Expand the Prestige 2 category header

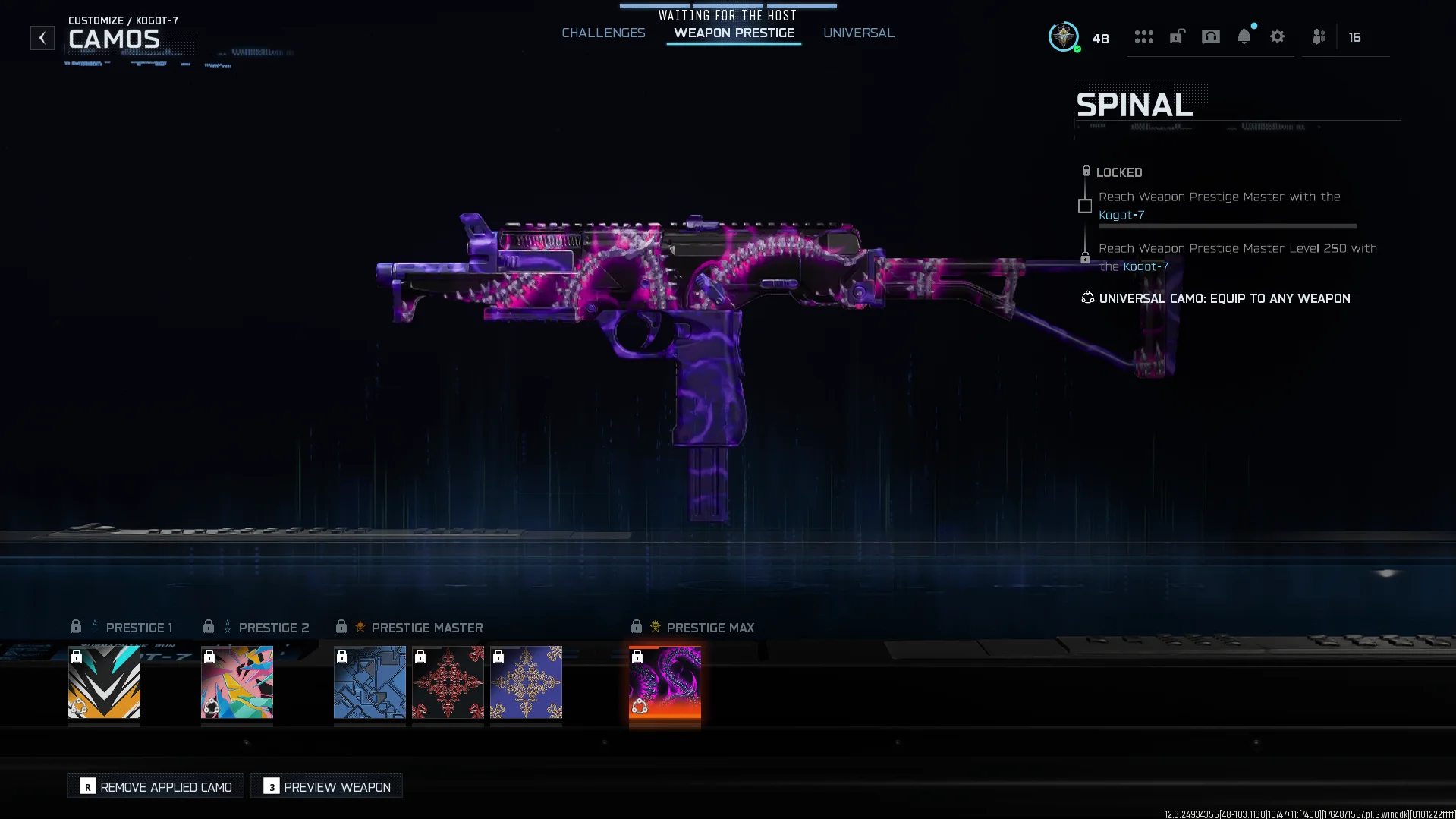pyautogui.click(x=263, y=627)
